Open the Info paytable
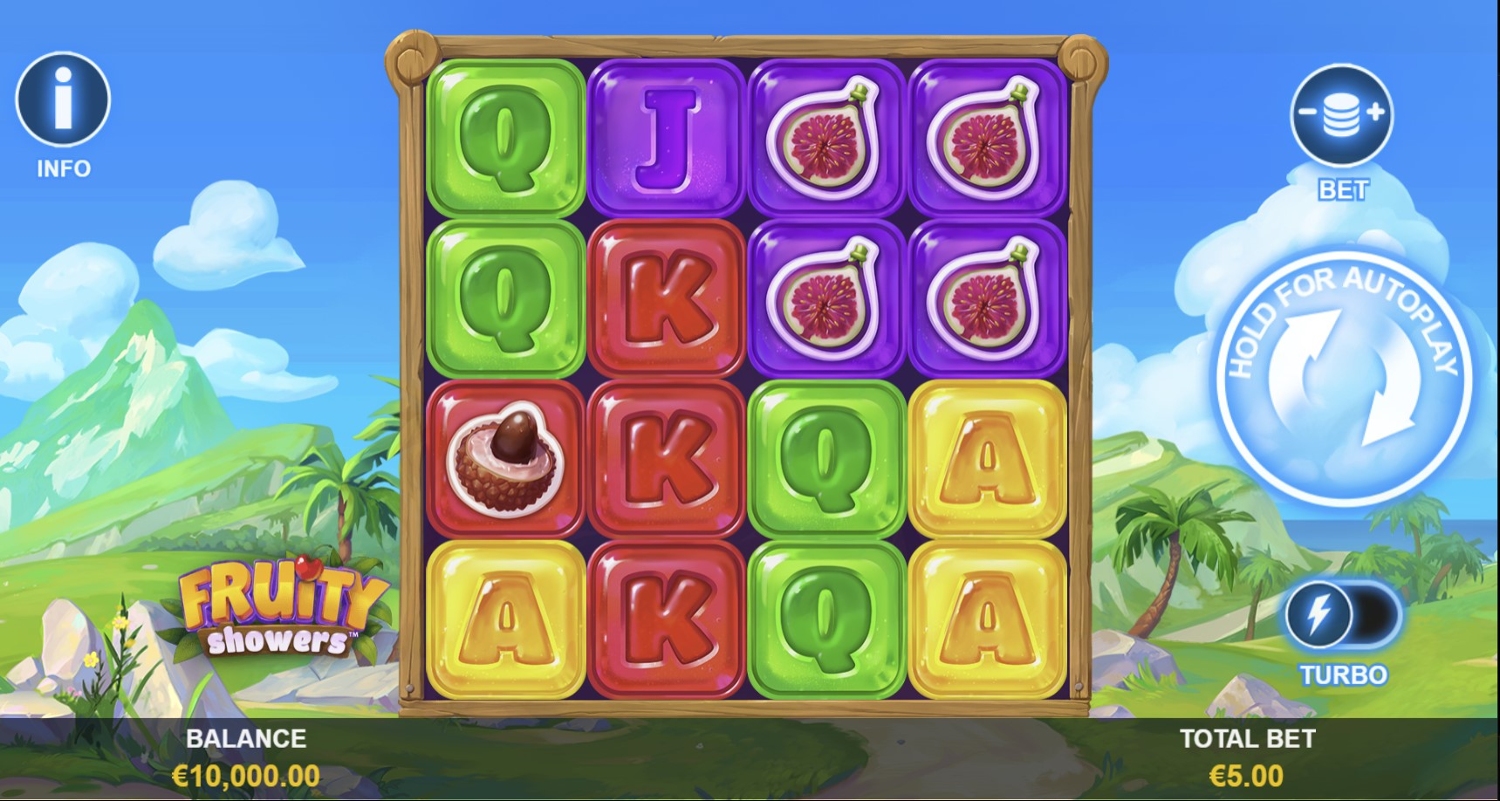The image size is (1500, 801). pos(62,100)
